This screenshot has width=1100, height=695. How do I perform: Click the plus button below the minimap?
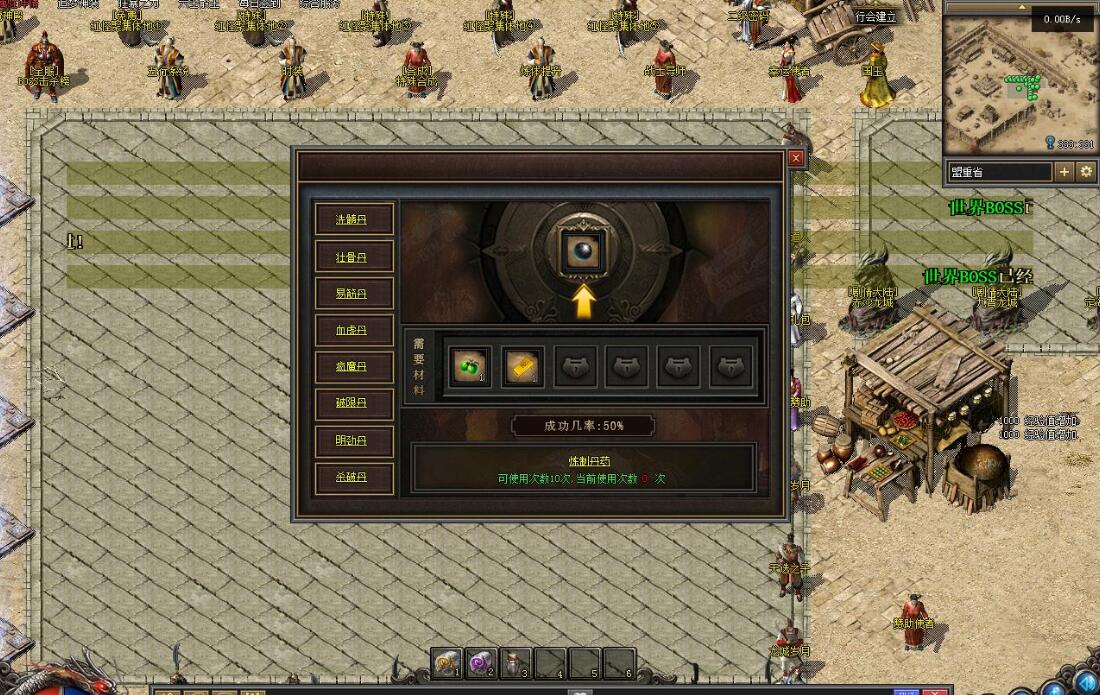(x=1064, y=172)
